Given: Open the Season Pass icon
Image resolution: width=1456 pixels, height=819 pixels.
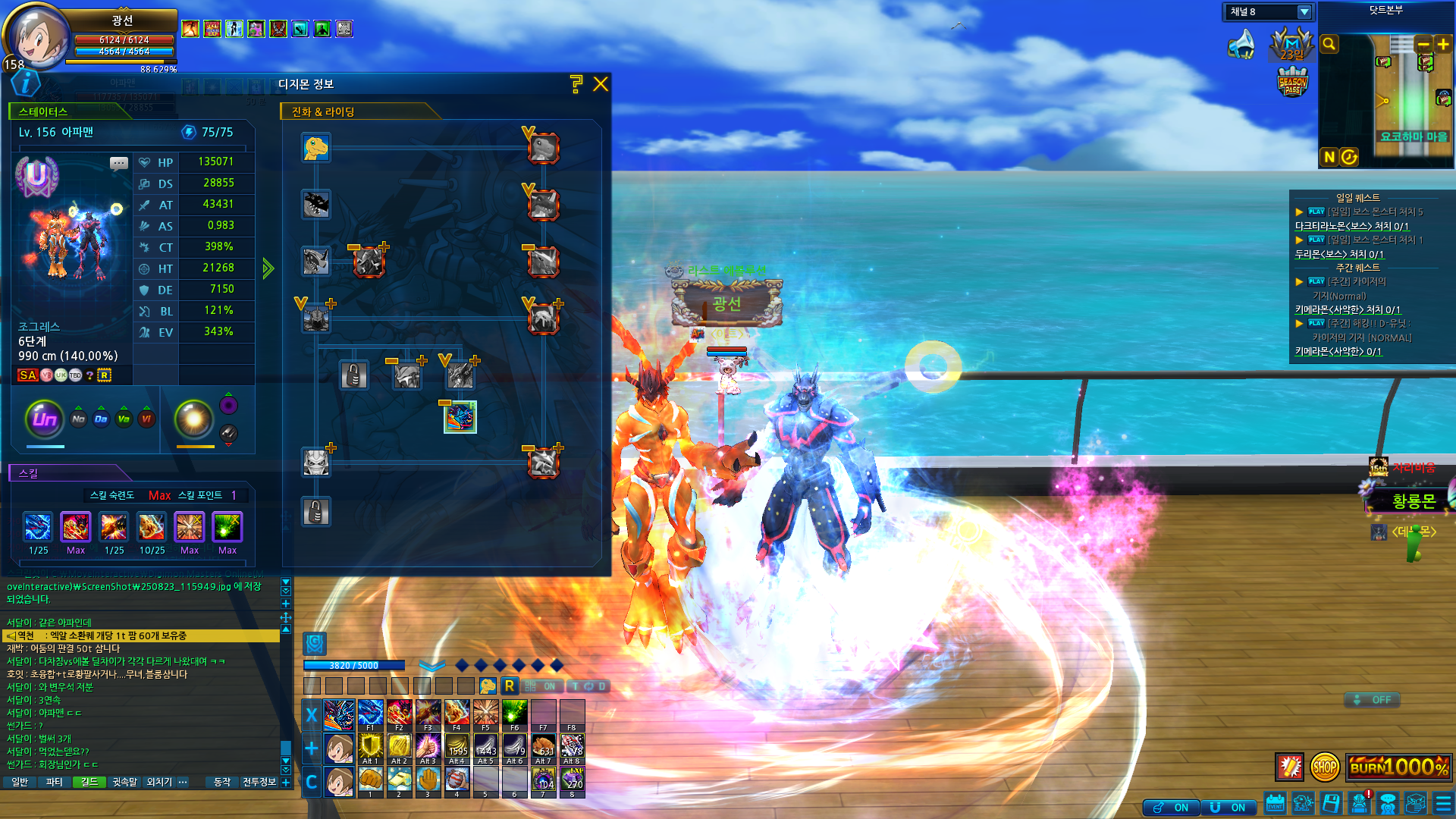Looking at the screenshot, I should click(x=1292, y=82).
